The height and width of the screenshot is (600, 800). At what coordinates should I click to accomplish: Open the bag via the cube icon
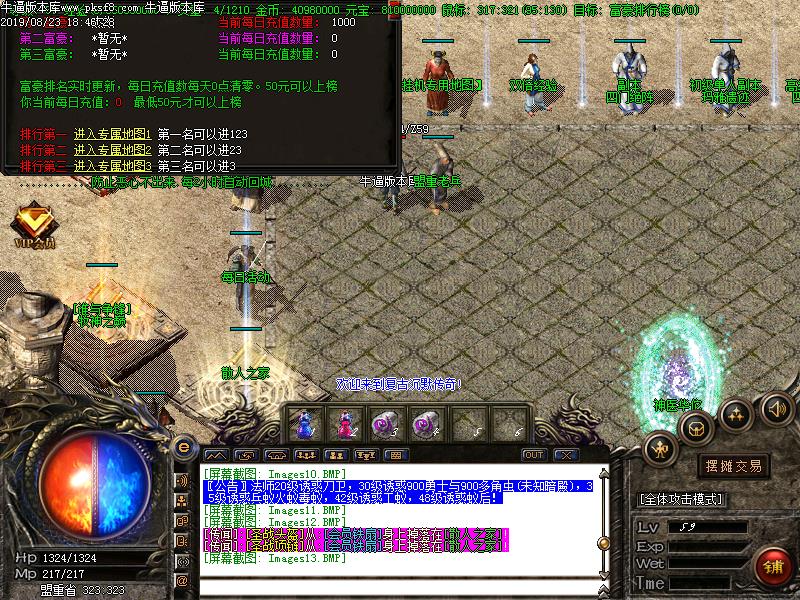click(x=693, y=428)
